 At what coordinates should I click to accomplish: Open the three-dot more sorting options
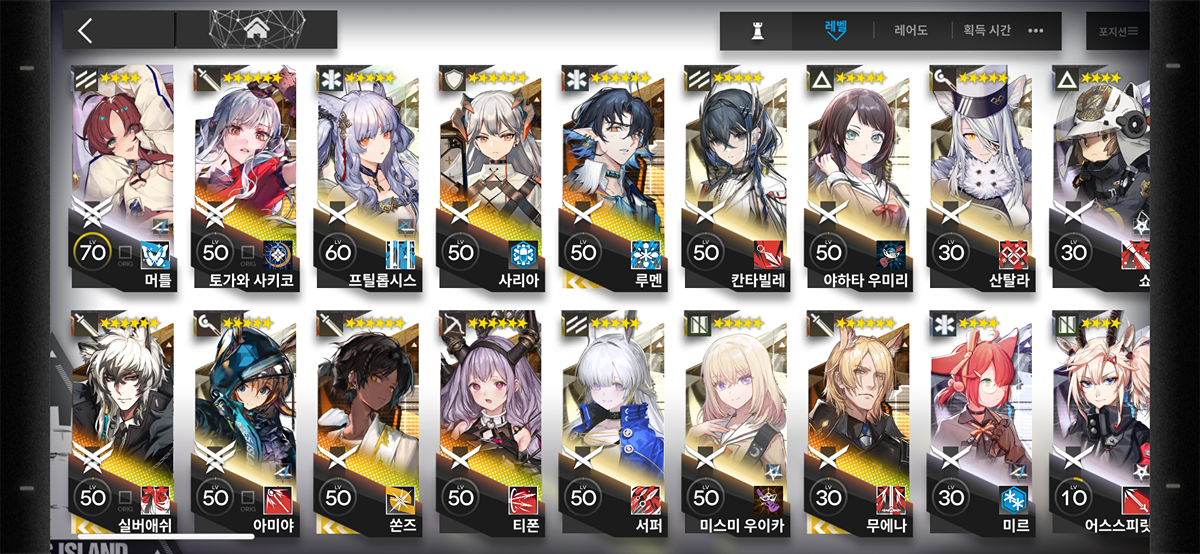(x=1036, y=31)
